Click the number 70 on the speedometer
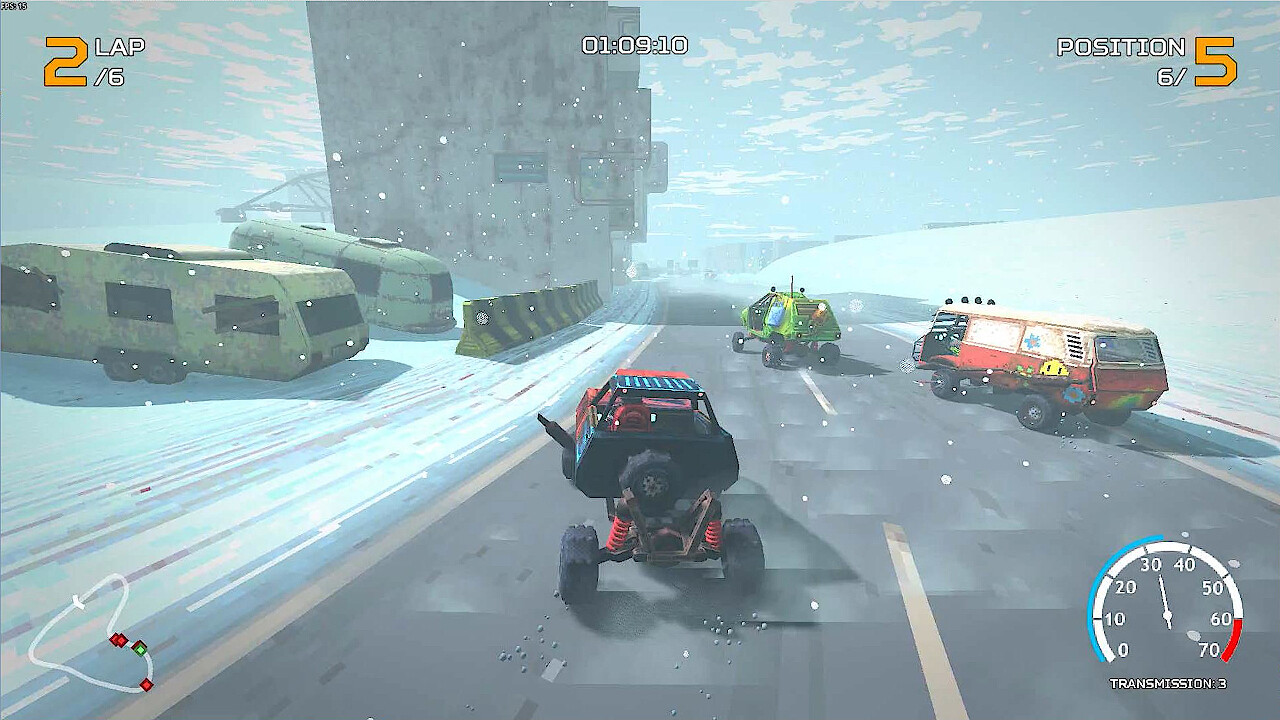The image size is (1280, 720). (1210, 648)
